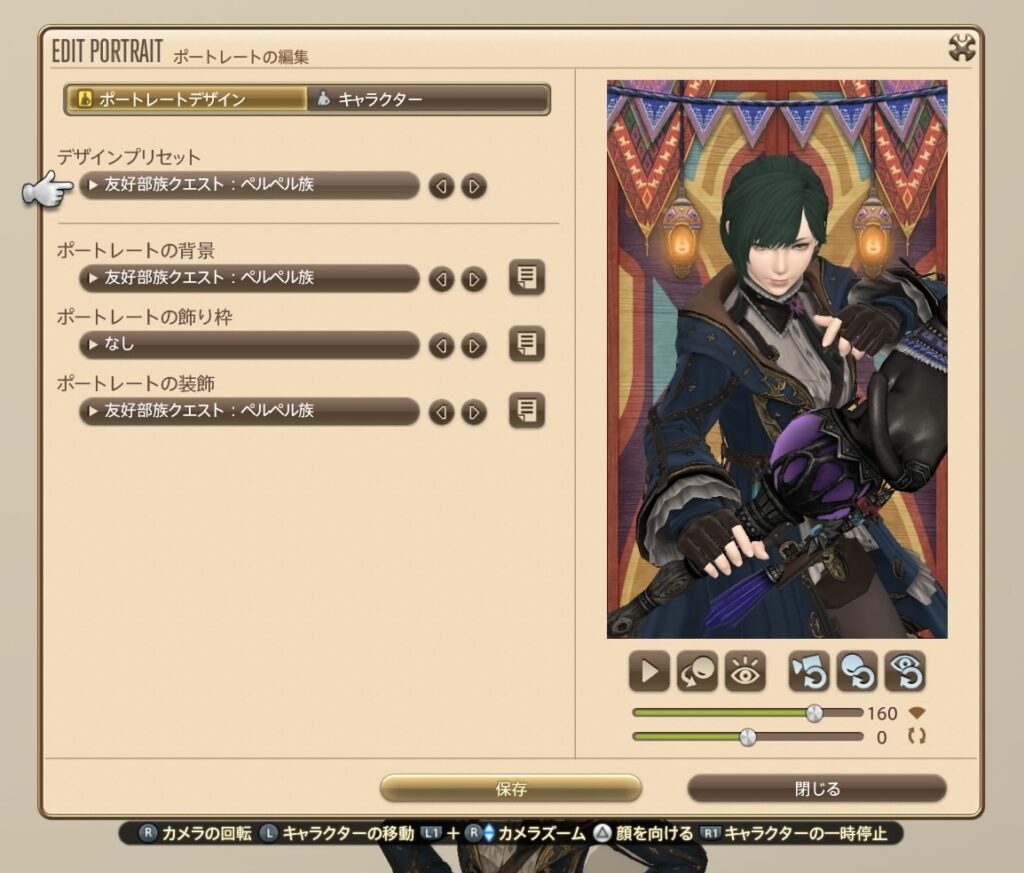Select the ポートレートデザイン tab

coord(187,99)
